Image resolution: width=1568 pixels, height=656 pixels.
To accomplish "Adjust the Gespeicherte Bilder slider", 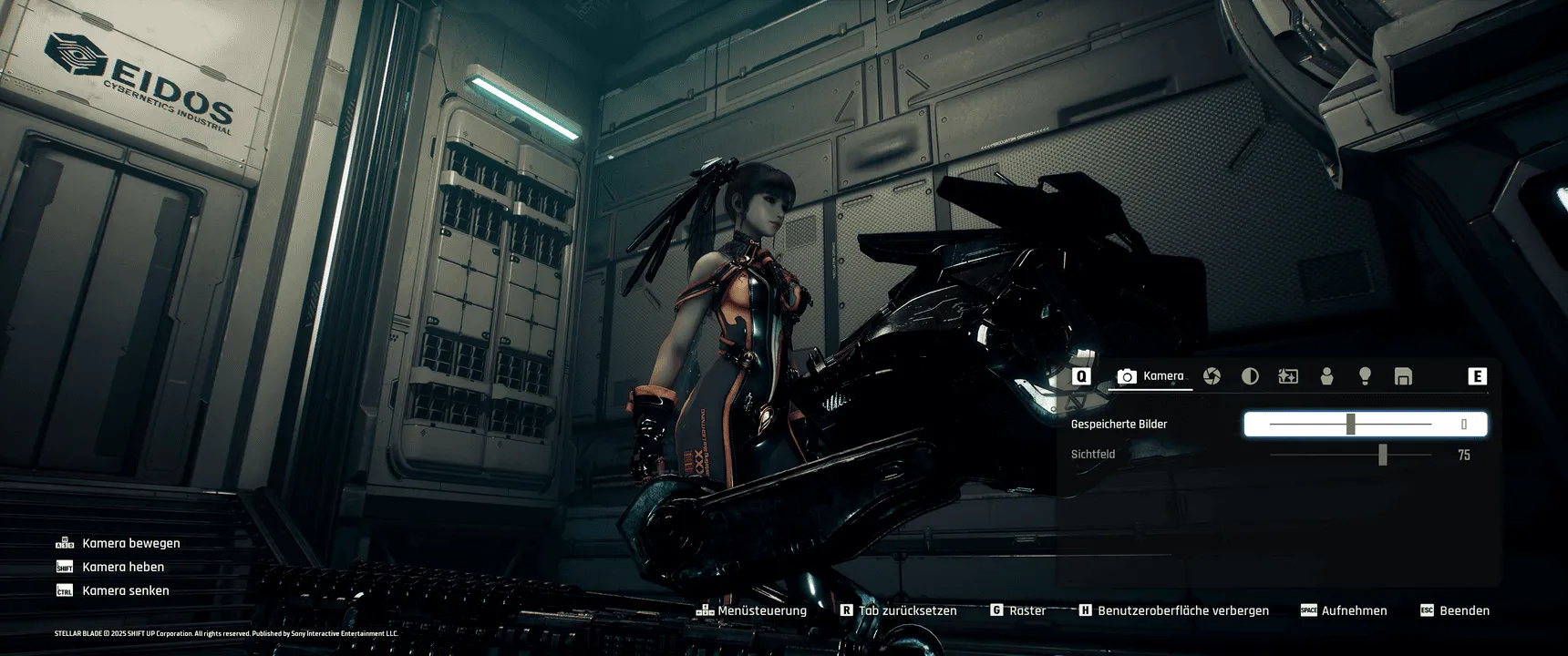I will (1351, 425).
